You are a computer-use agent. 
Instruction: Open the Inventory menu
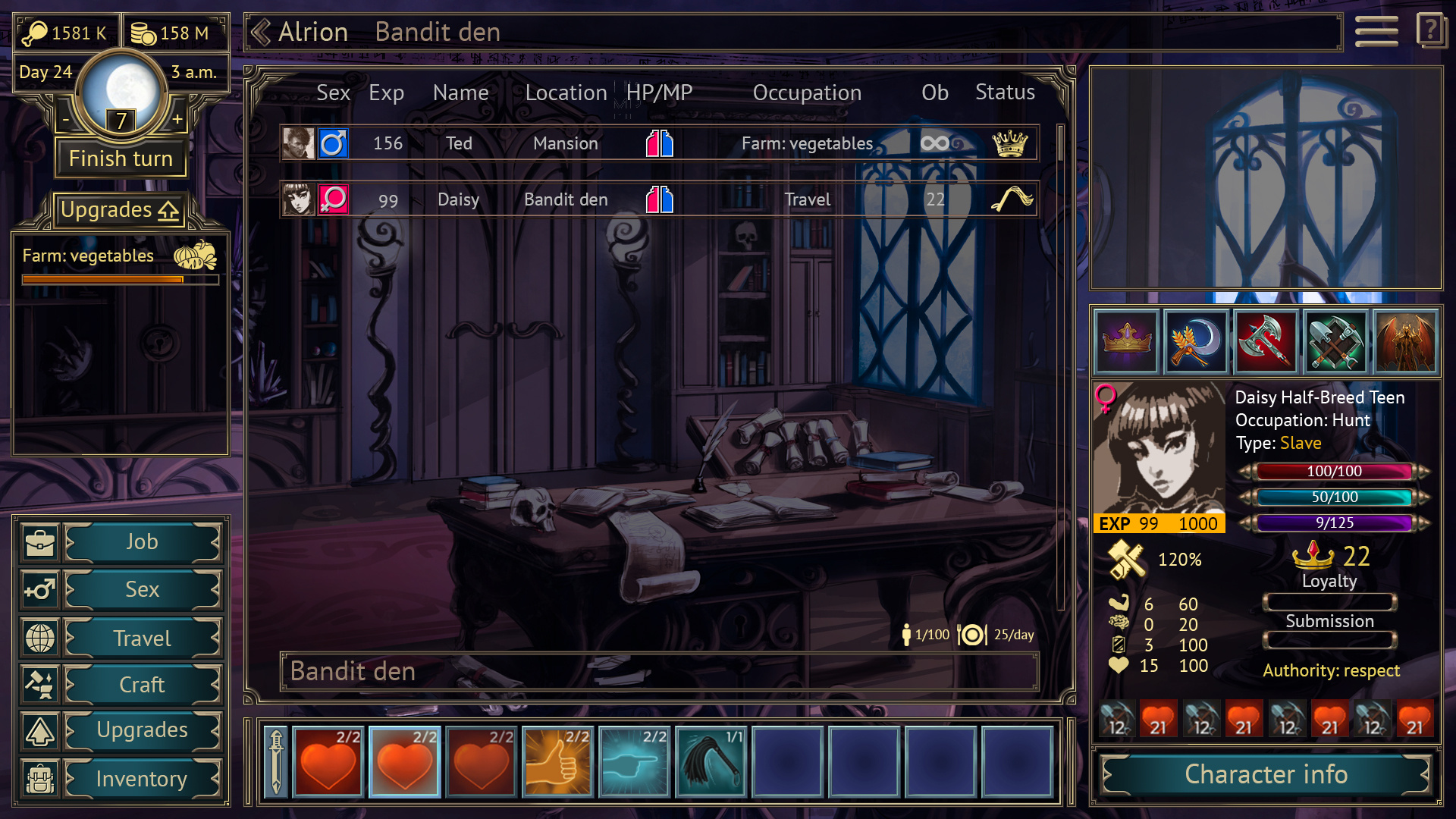coord(142,779)
